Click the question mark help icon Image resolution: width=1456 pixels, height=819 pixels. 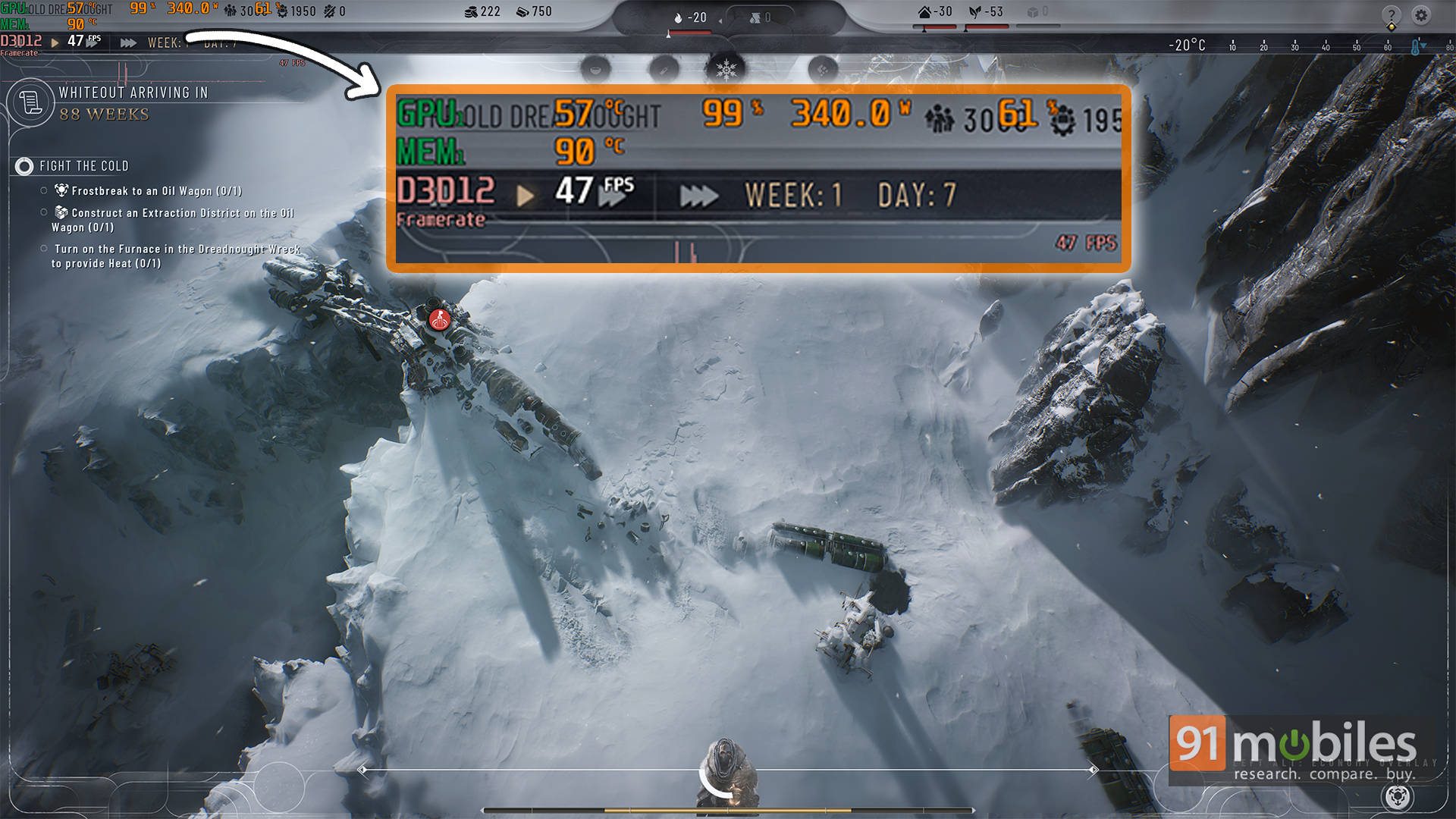[1394, 15]
